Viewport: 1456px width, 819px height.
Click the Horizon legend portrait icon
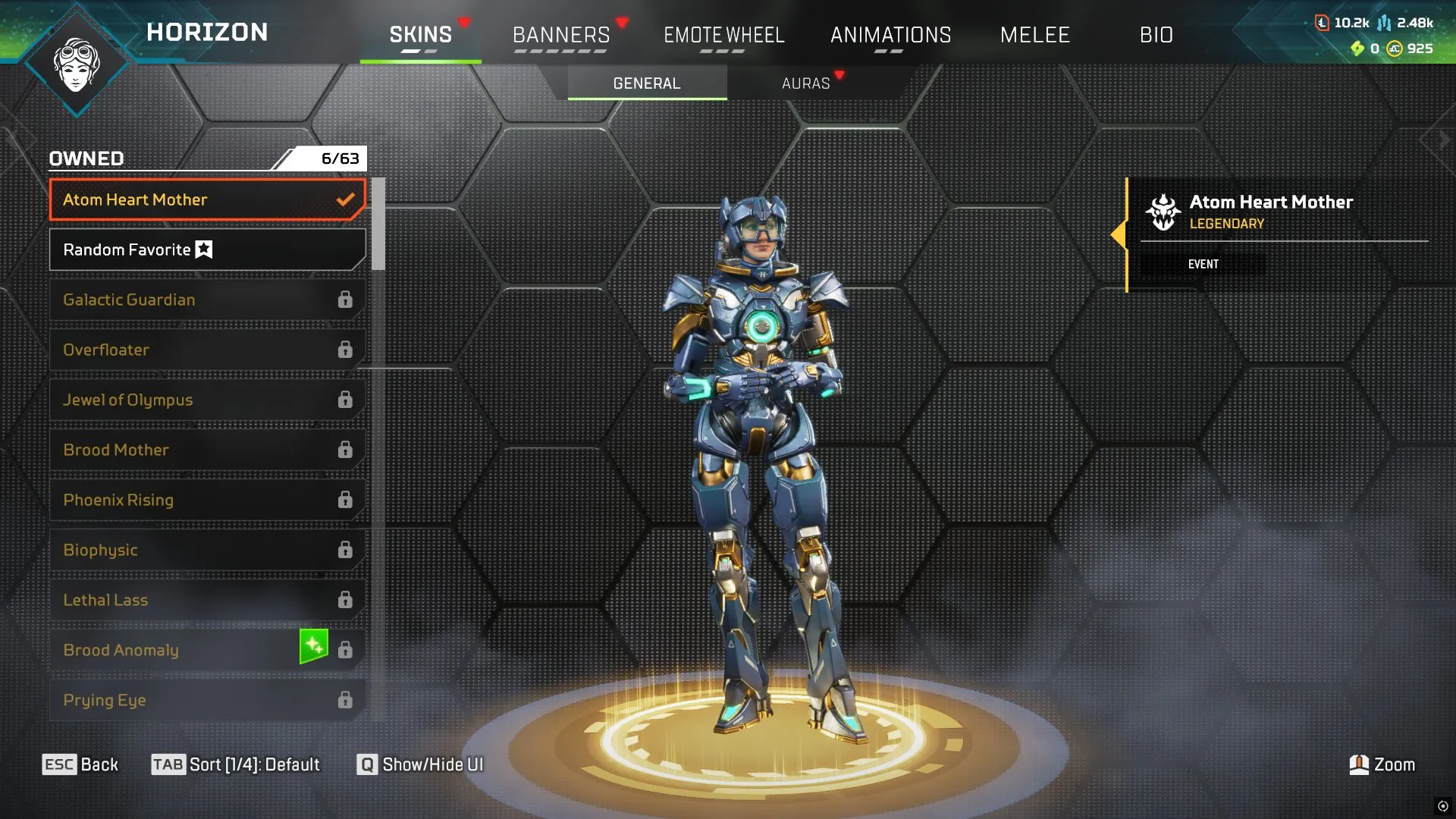pos(78,64)
